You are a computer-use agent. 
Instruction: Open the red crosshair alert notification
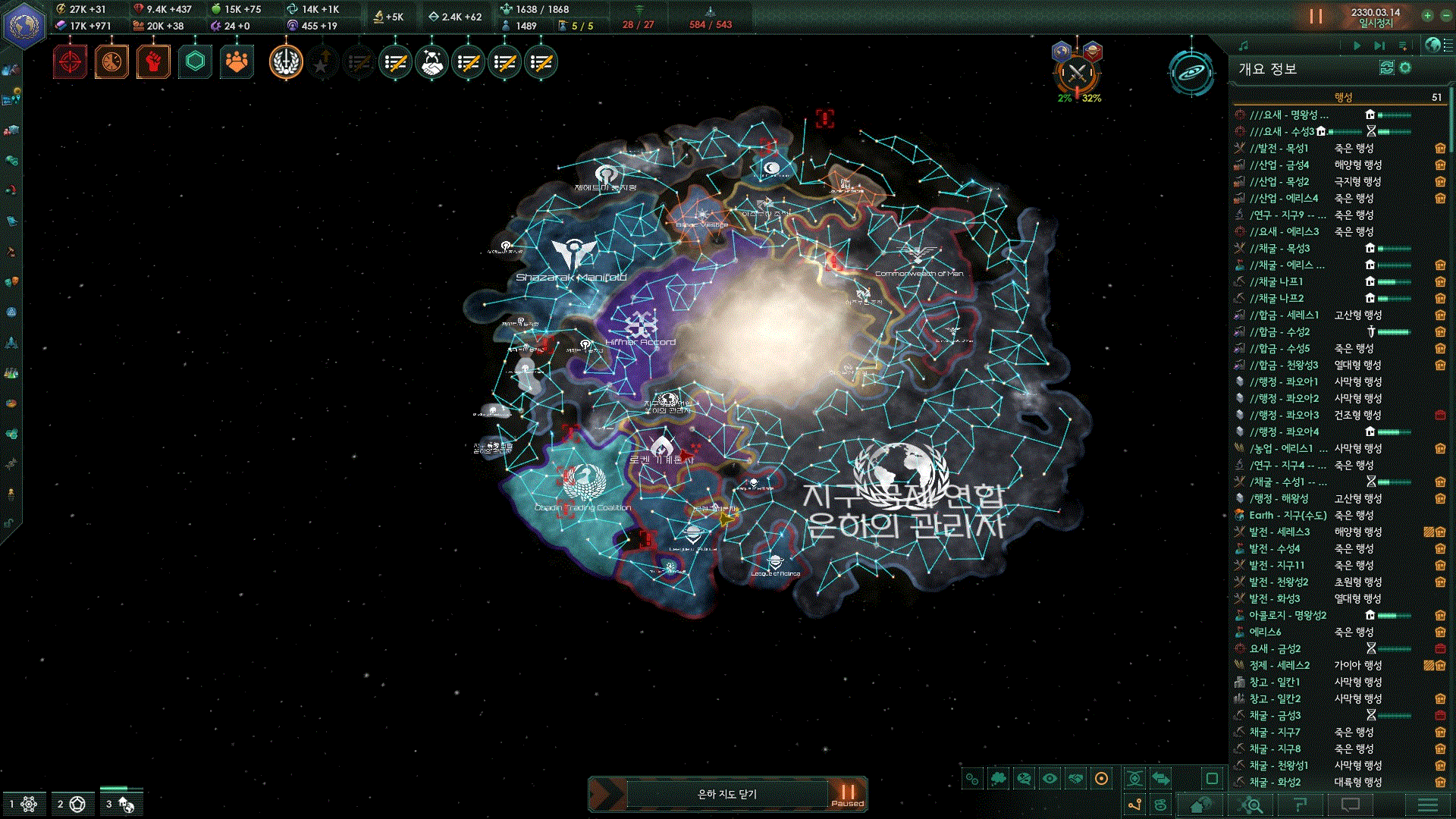point(70,62)
